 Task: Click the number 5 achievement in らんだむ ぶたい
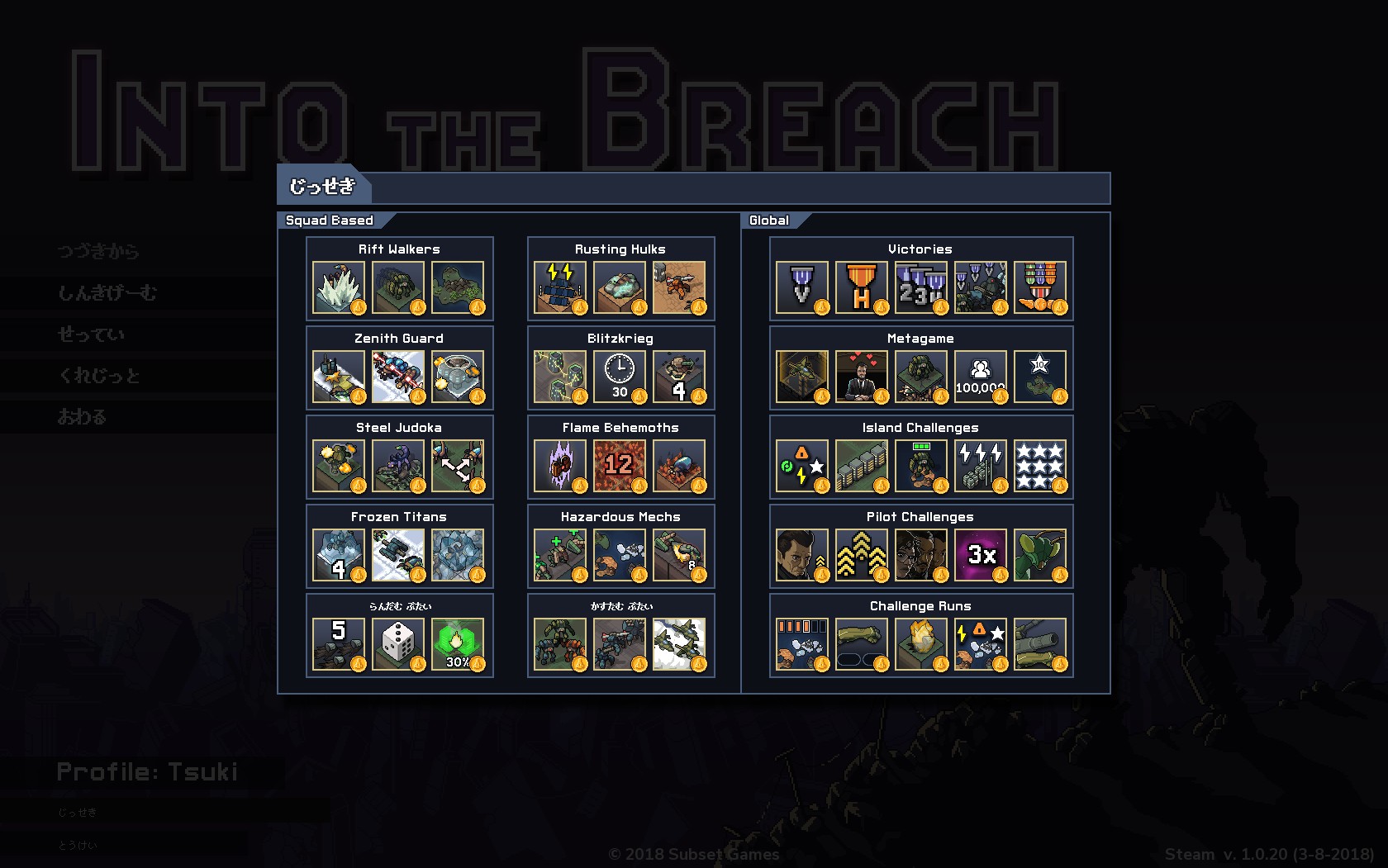[339, 644]
